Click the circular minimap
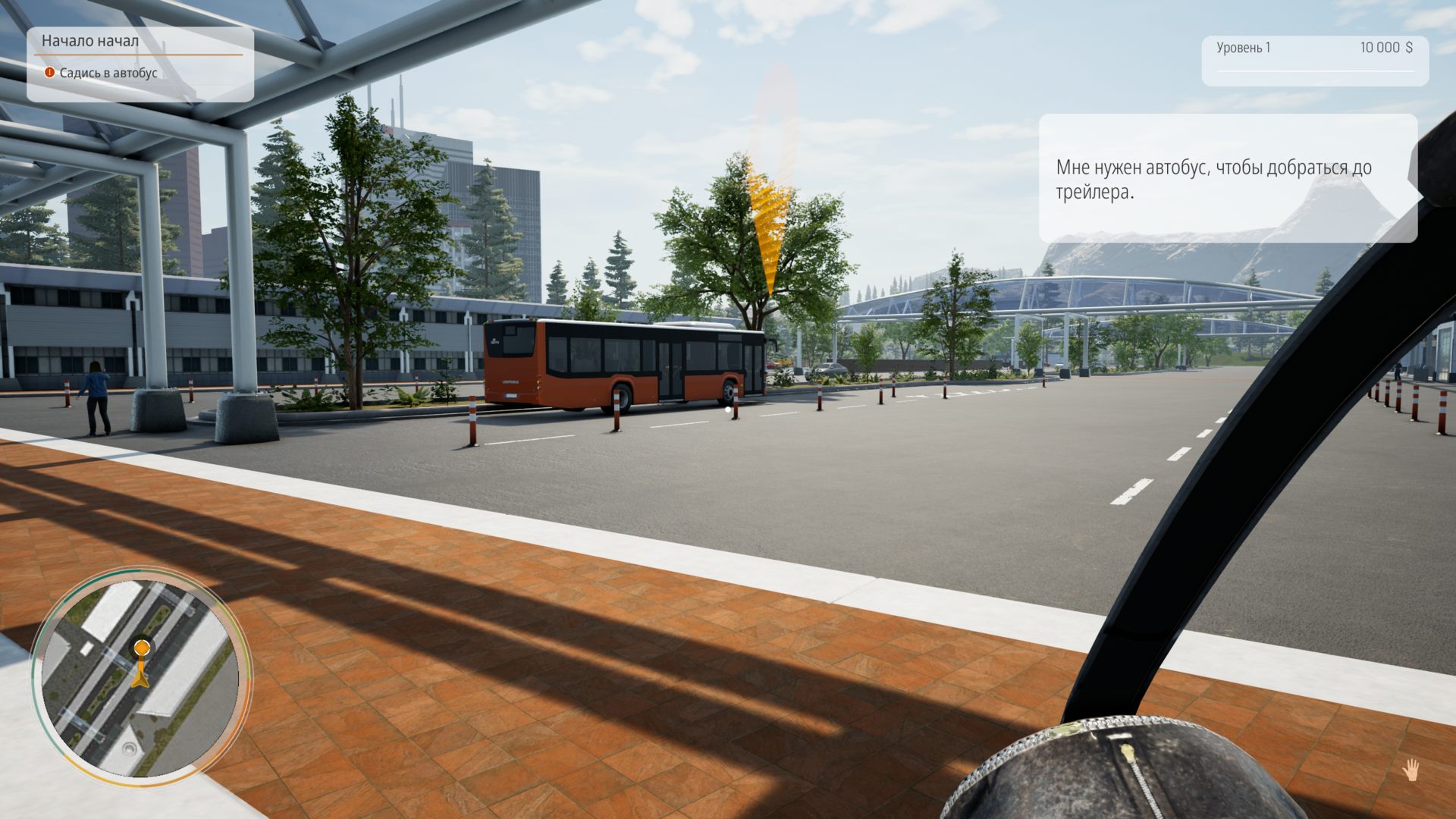This screenshot has width=1456, height=819. (140, 676)
